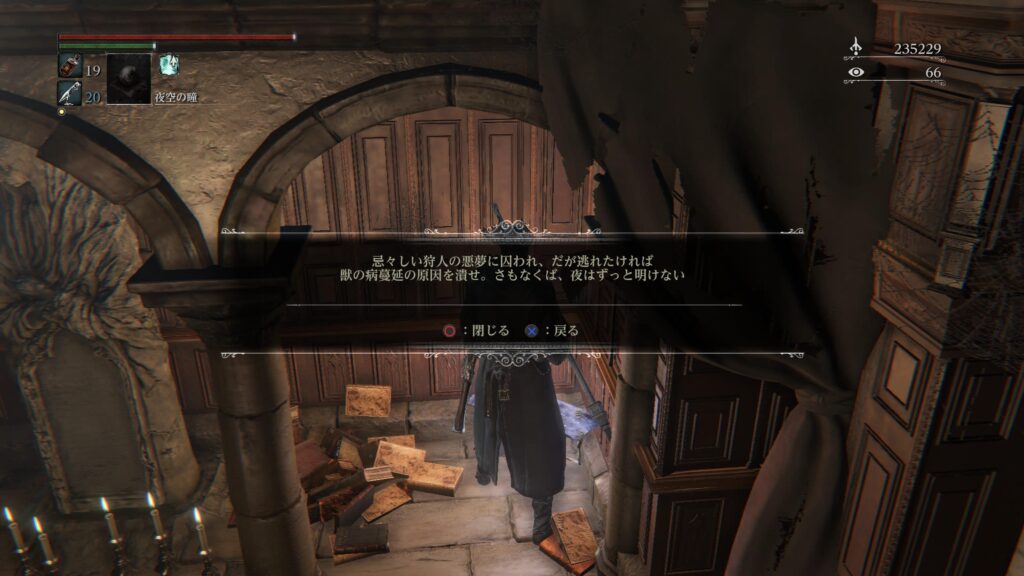Screen dimensions: 1024x576
Task: Select the blood vial icon
Action: point(70,66)
